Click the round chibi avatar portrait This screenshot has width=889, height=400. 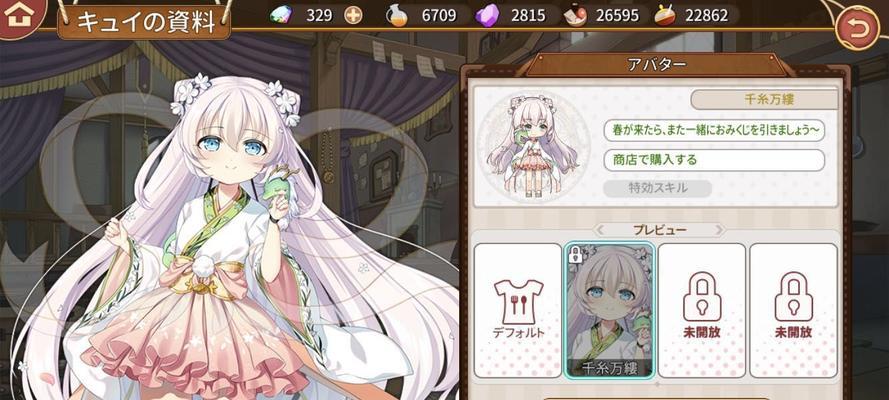[x=536, y=147]
